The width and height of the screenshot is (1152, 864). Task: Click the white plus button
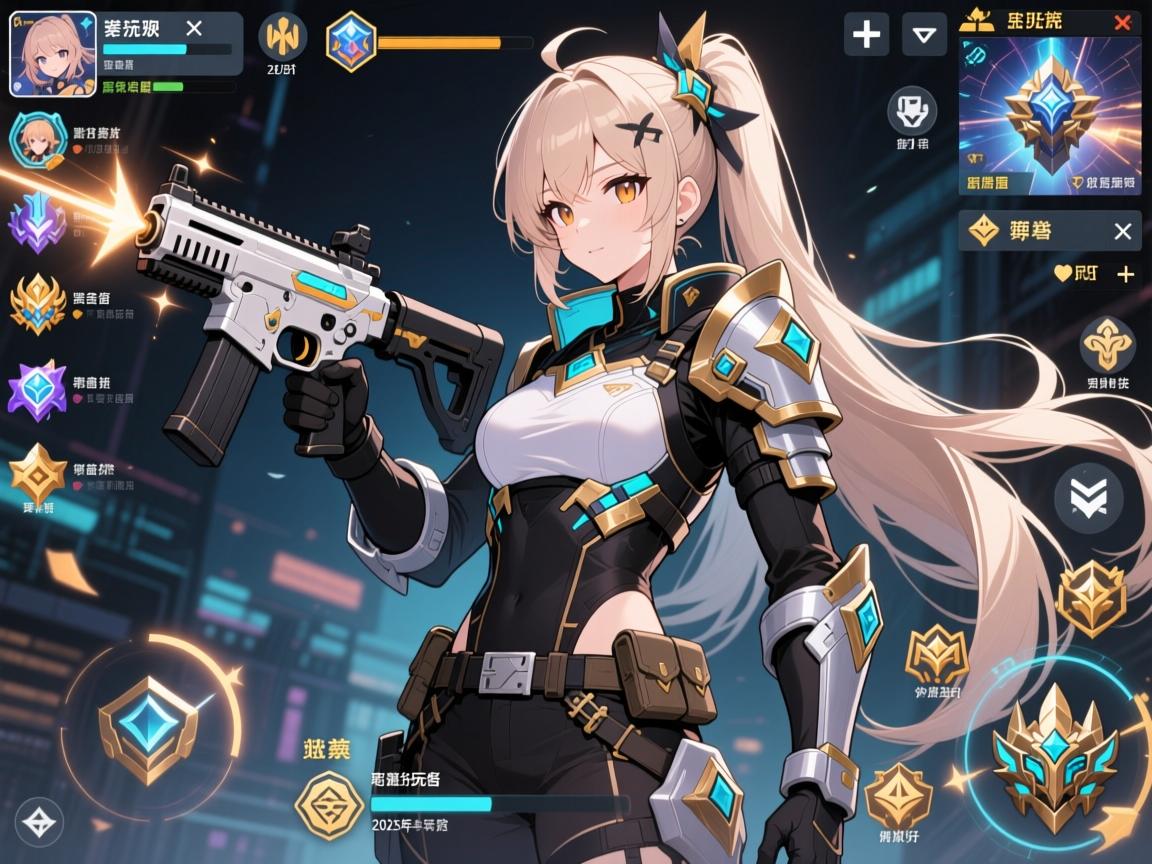click(866, 35)
